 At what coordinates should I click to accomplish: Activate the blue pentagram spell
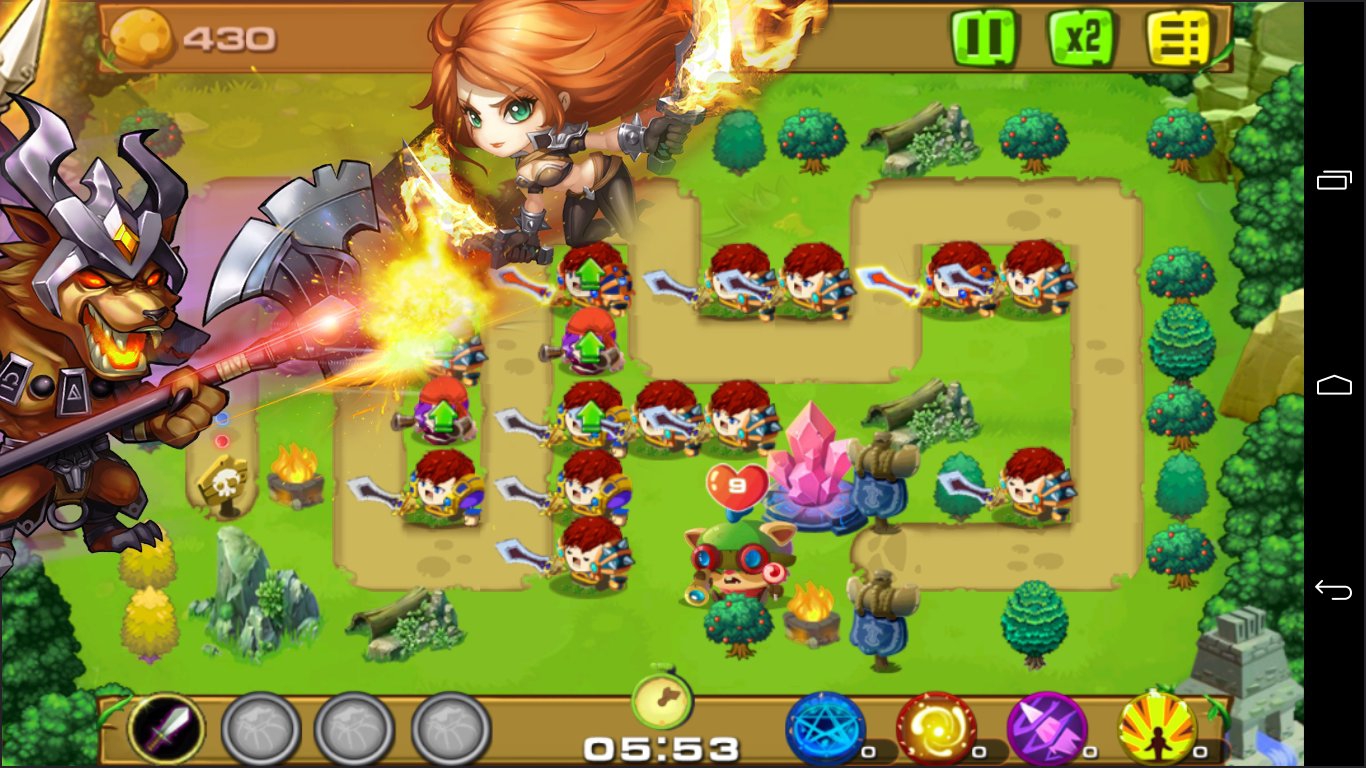(824, 728)
